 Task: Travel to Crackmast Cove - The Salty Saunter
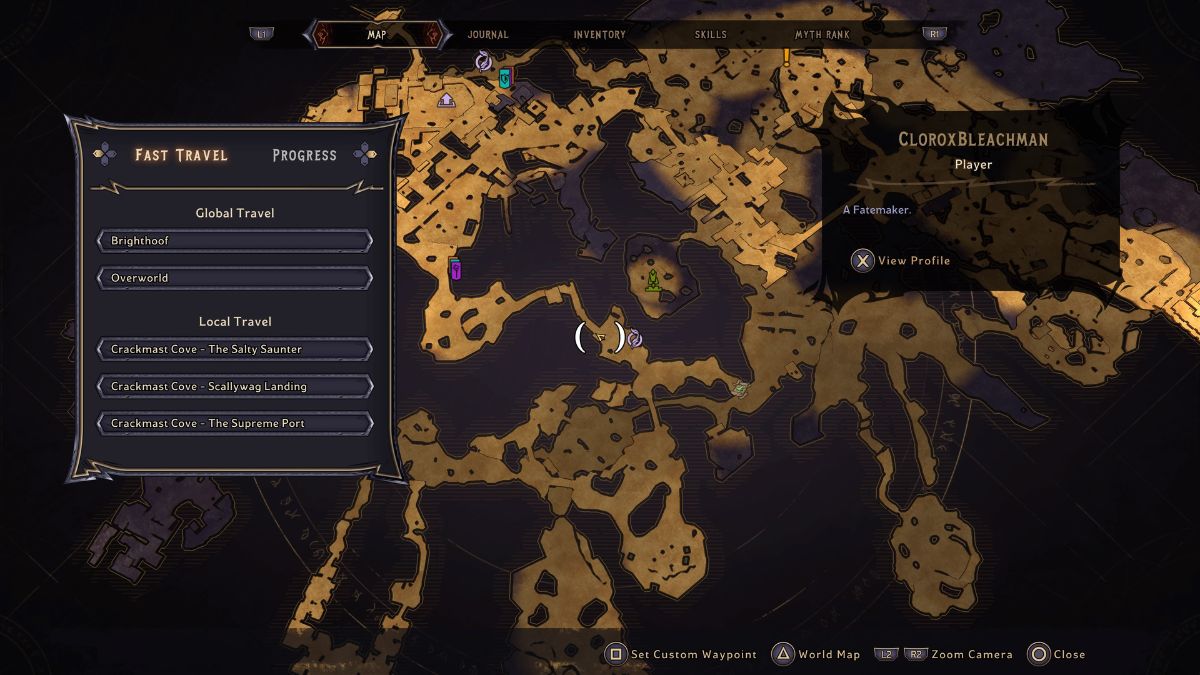[235, 349]
